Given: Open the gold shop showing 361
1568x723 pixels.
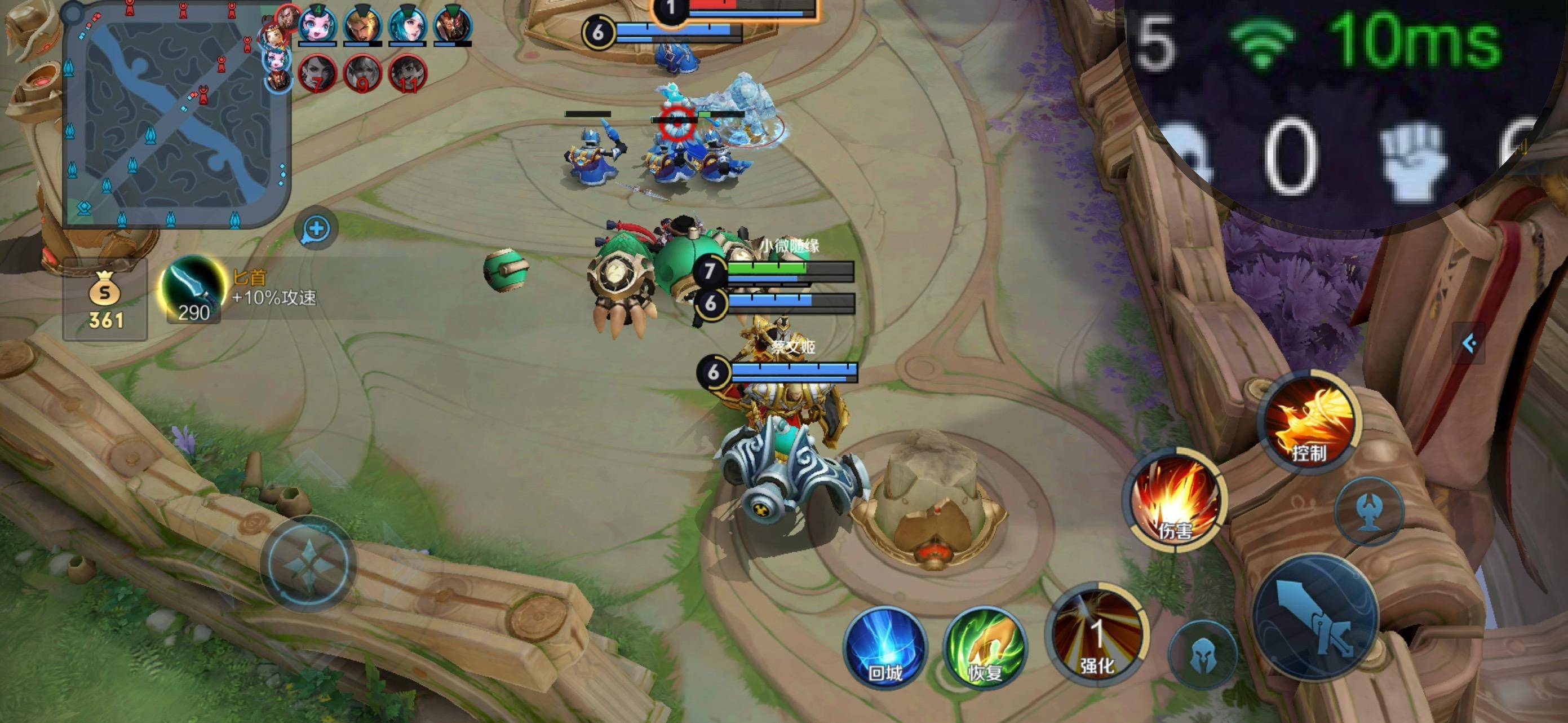Looking at the screenshot, I should point(105,299).
